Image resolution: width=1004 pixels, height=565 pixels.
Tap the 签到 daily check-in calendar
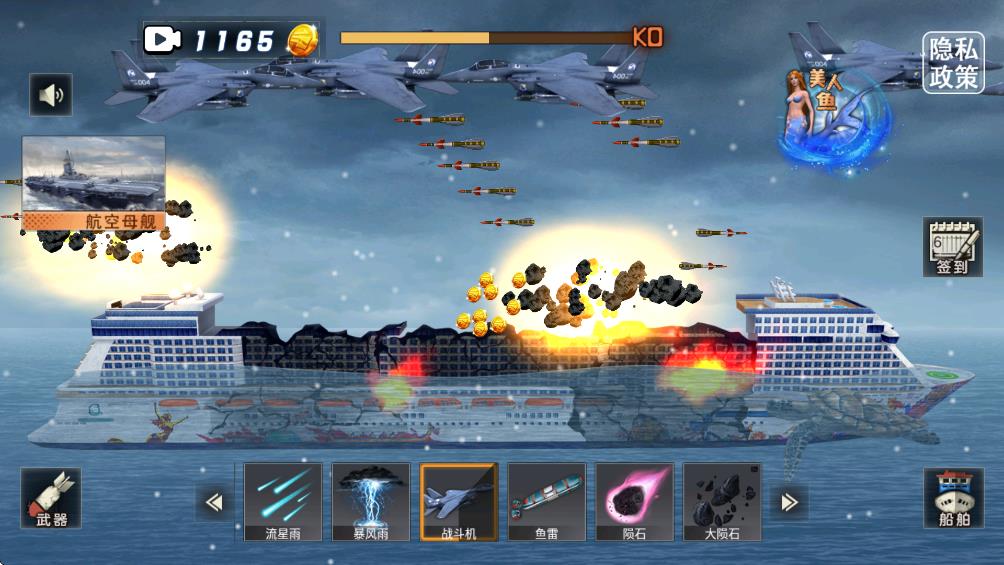click(953, 246)
